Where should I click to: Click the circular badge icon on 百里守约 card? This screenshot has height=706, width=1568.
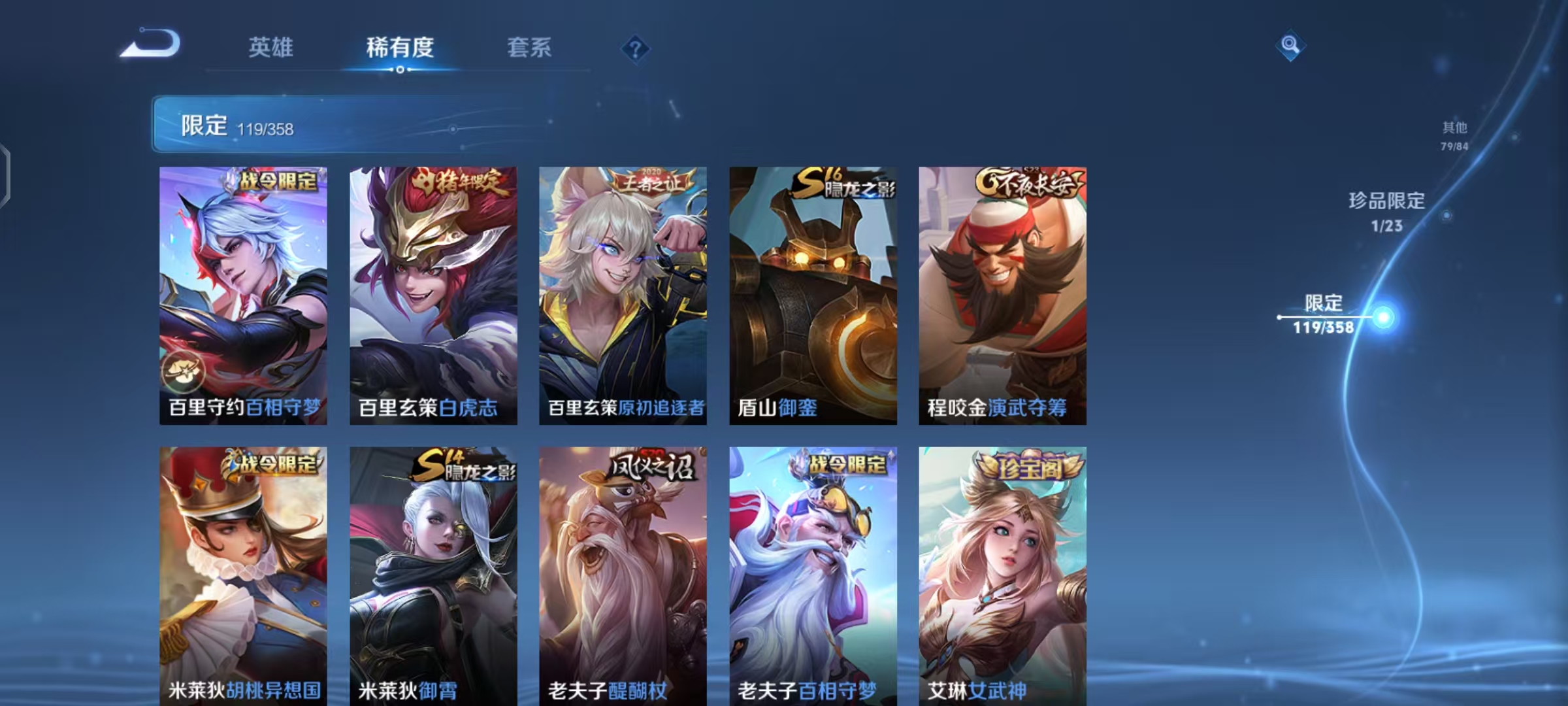pyautogui.click(x=186, y=373)
